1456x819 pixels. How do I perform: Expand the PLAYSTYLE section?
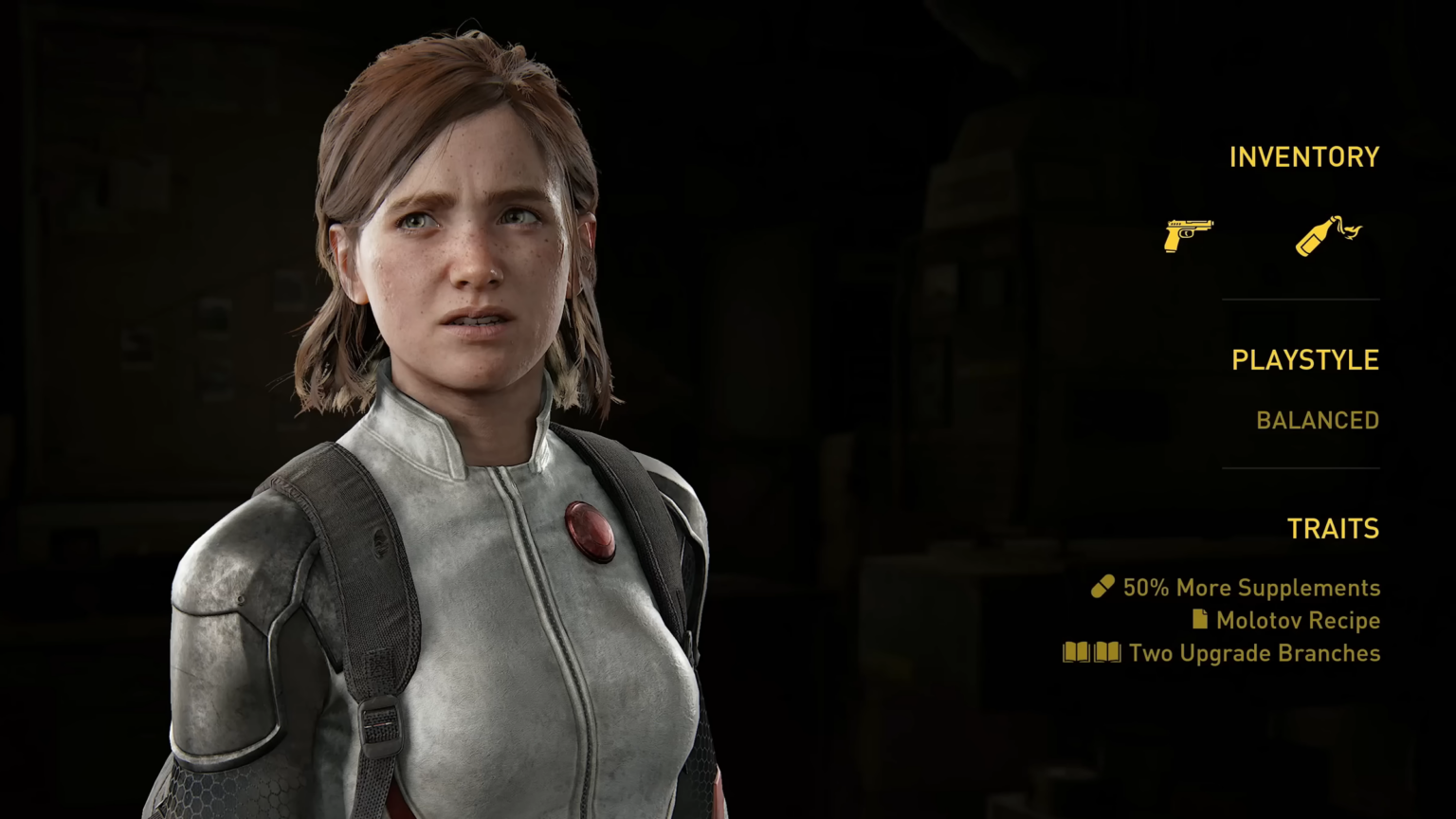[x=1305, y=359]
